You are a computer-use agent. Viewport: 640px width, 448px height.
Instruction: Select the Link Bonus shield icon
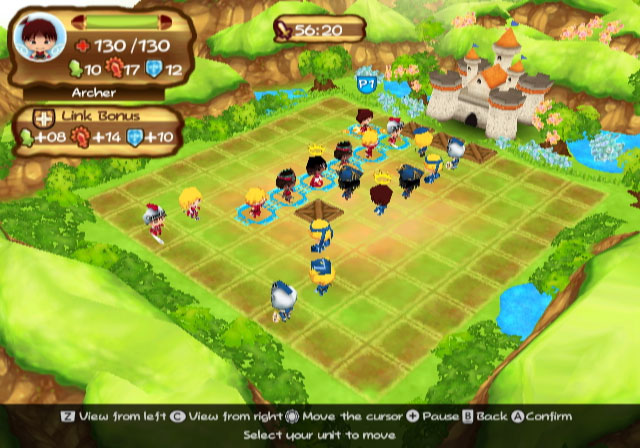(135, 136)
